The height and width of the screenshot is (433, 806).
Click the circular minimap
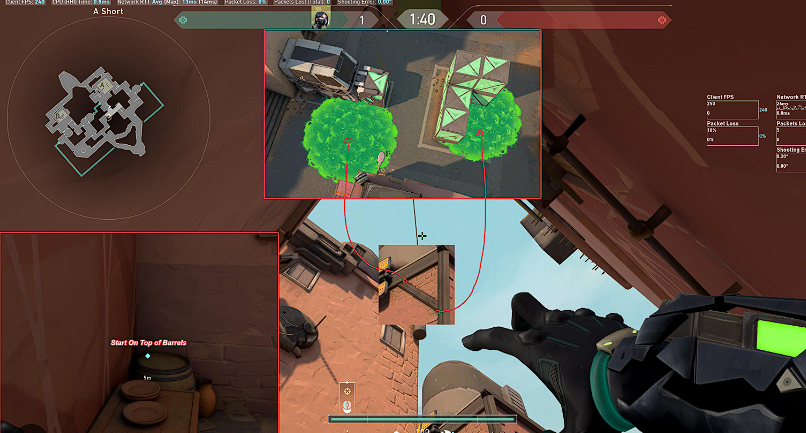107,111
